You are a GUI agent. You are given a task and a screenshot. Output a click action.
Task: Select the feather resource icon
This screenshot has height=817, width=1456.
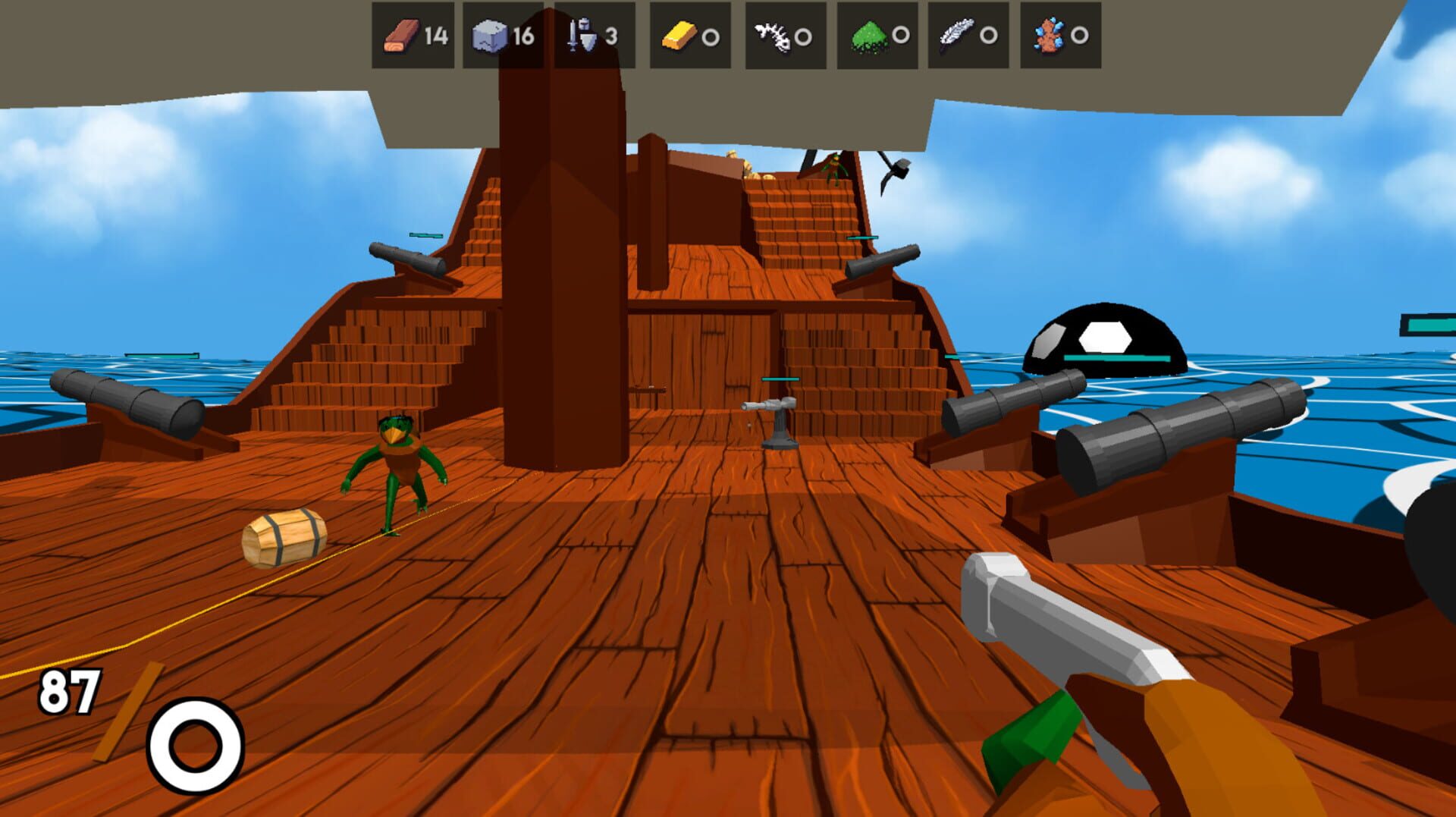coord(957,35)
